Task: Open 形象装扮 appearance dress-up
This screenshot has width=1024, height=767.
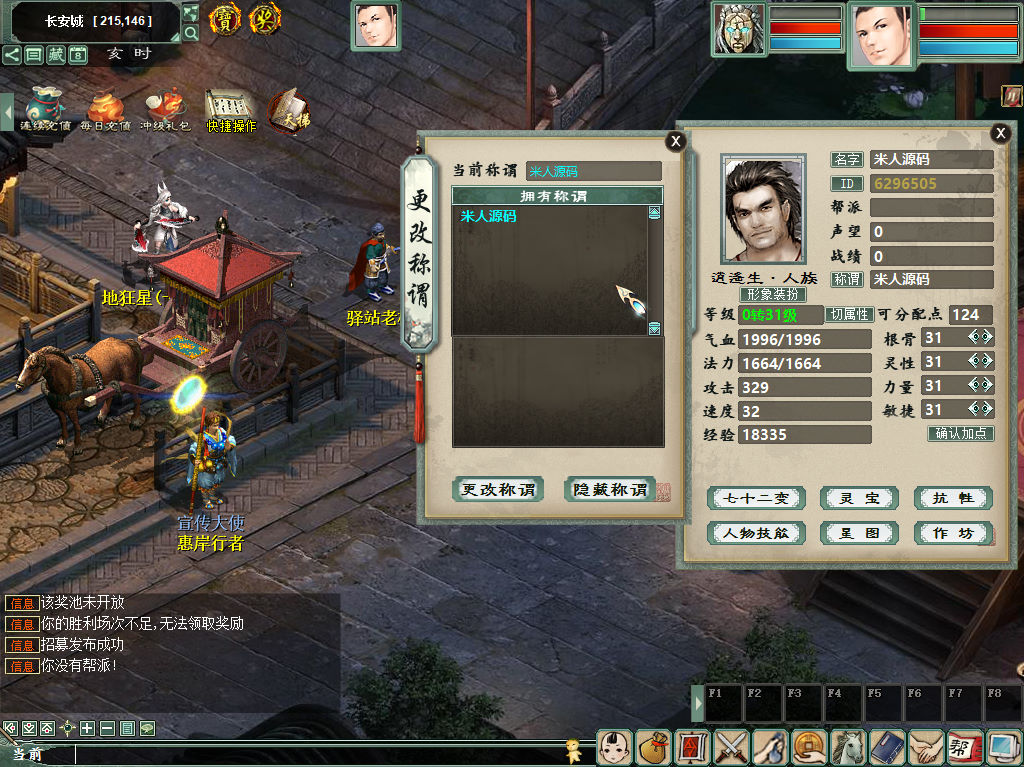Action: click(x=773, y=295)
